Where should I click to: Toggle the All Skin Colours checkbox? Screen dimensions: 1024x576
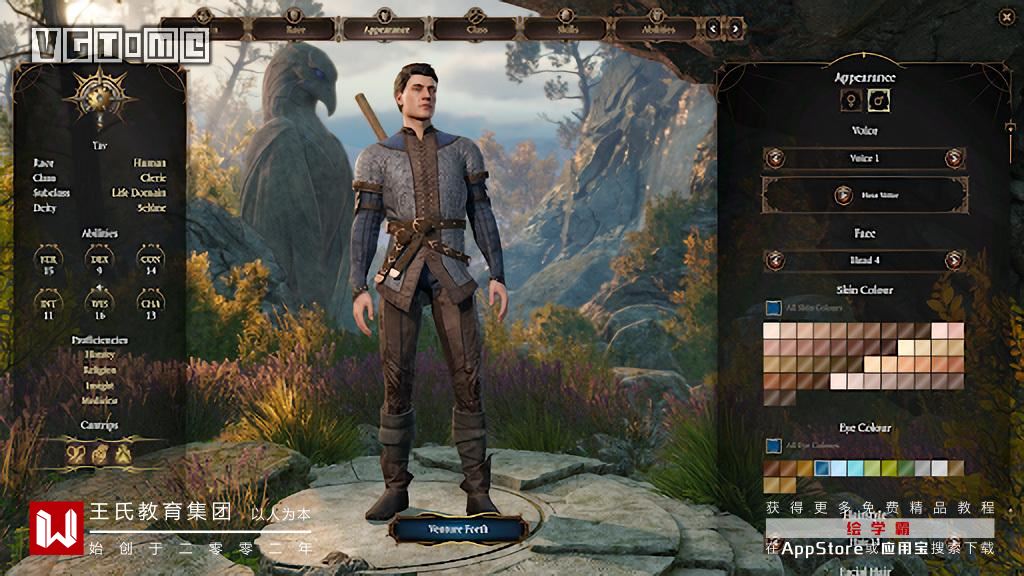pyautogui.click(x=773, y=308)
